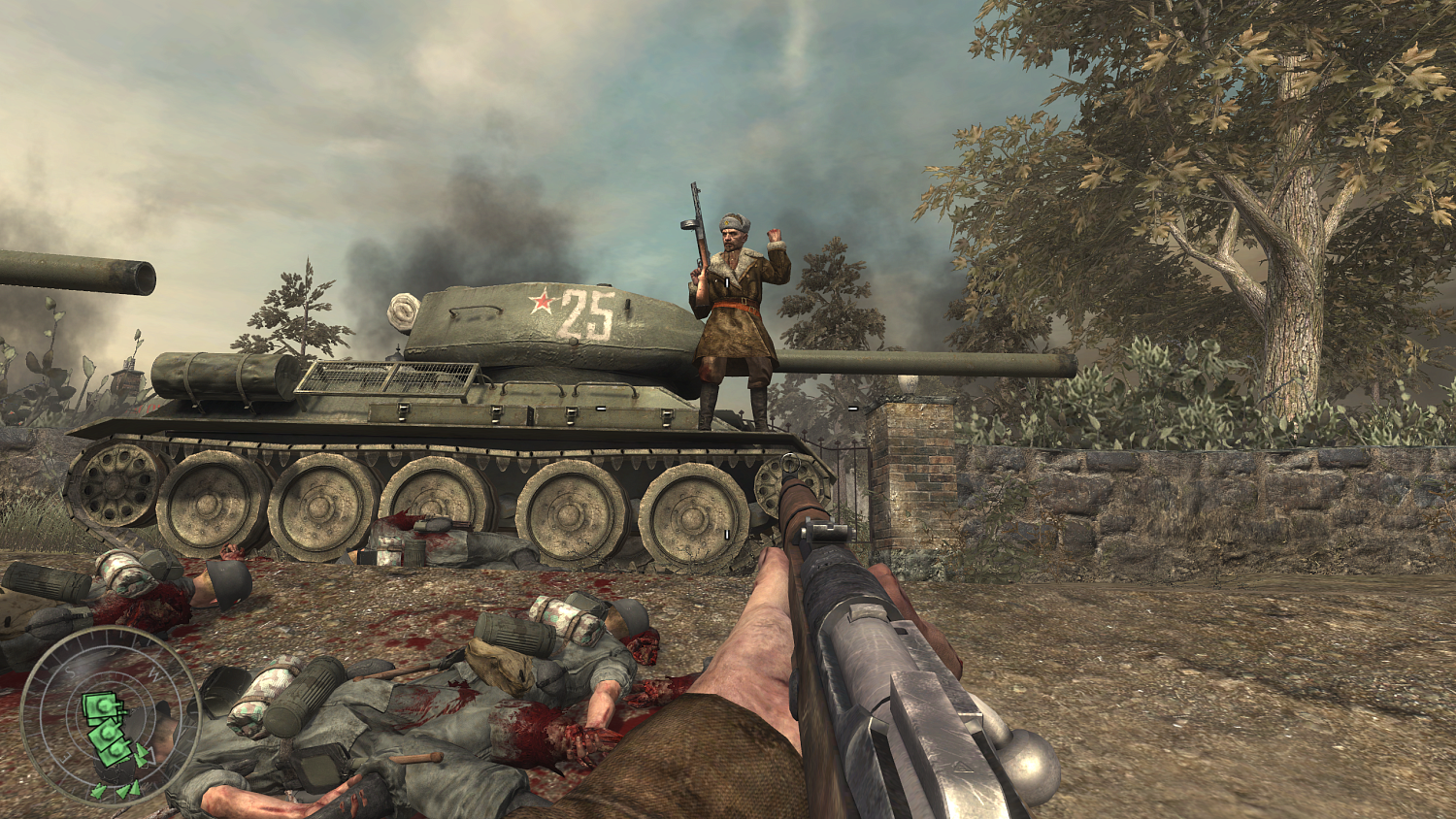Click the S direction letter on the compass
Screen dimensions: 1456x819
coord(69,670)
